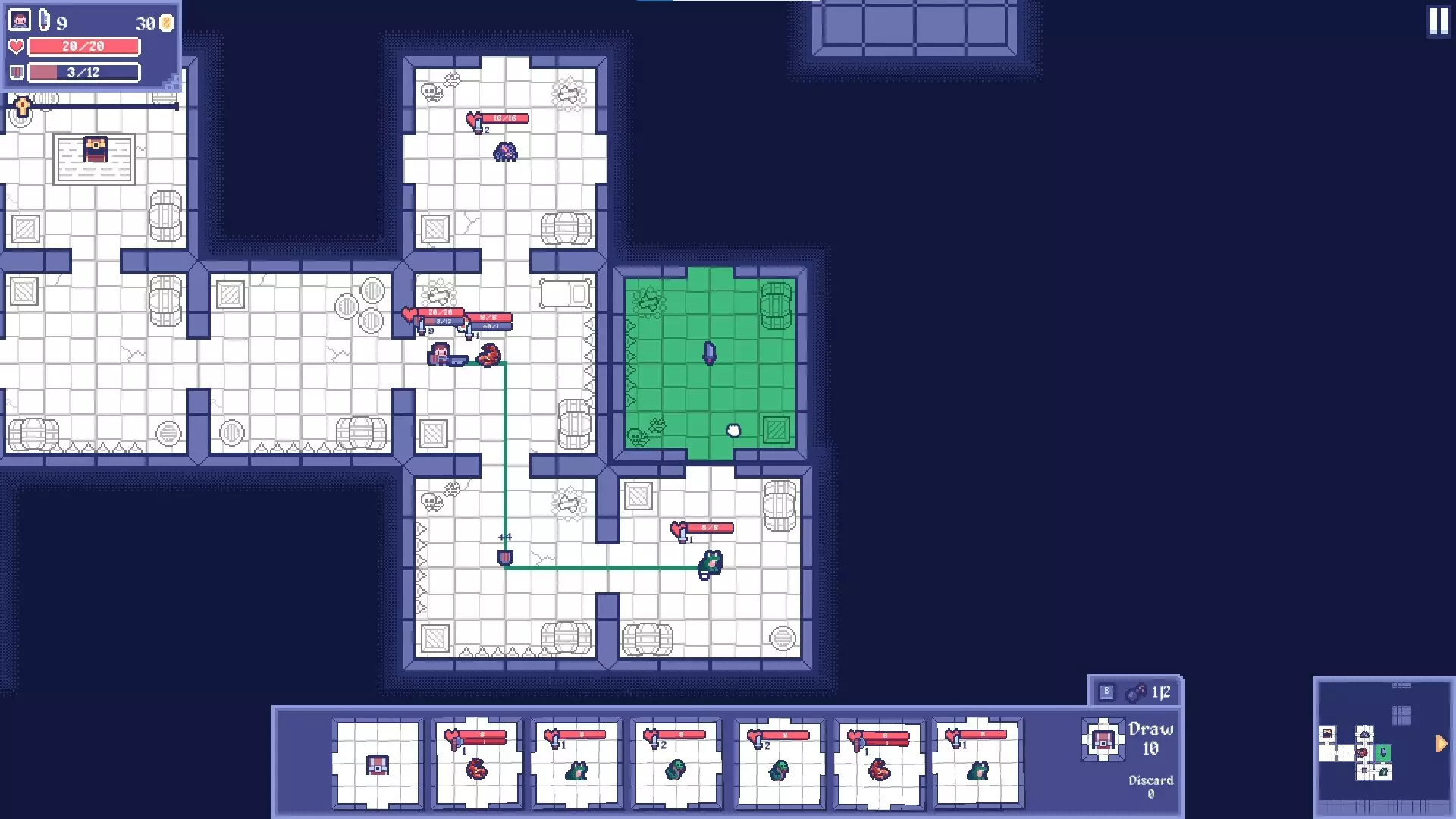Click the gold coin icon next to 30
This screenshot has width=1456, height=819.
pyautogui.click(x=165, y=23)
